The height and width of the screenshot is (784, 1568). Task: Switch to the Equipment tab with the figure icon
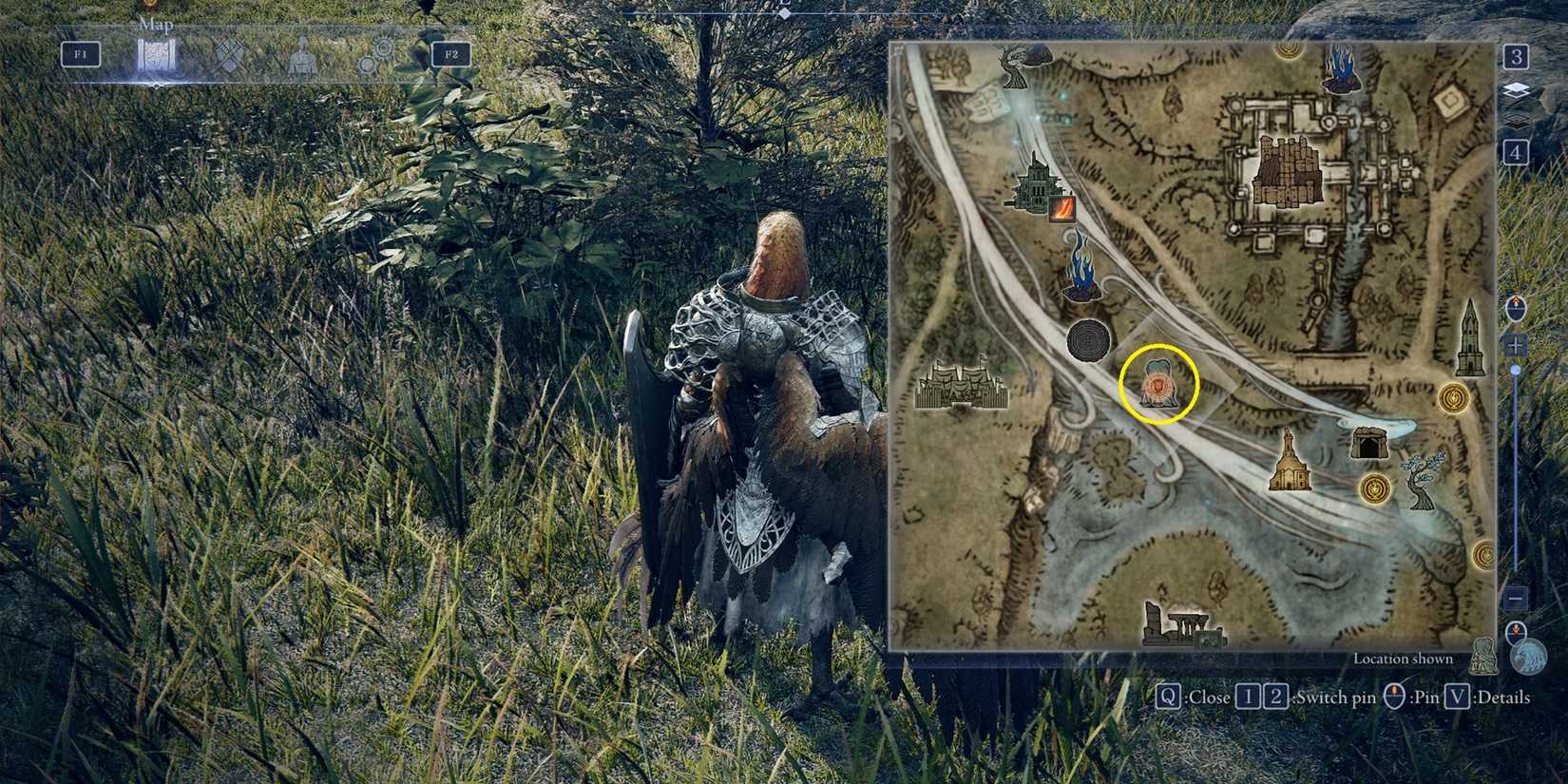pyautogui.click(x=302, y=55)
